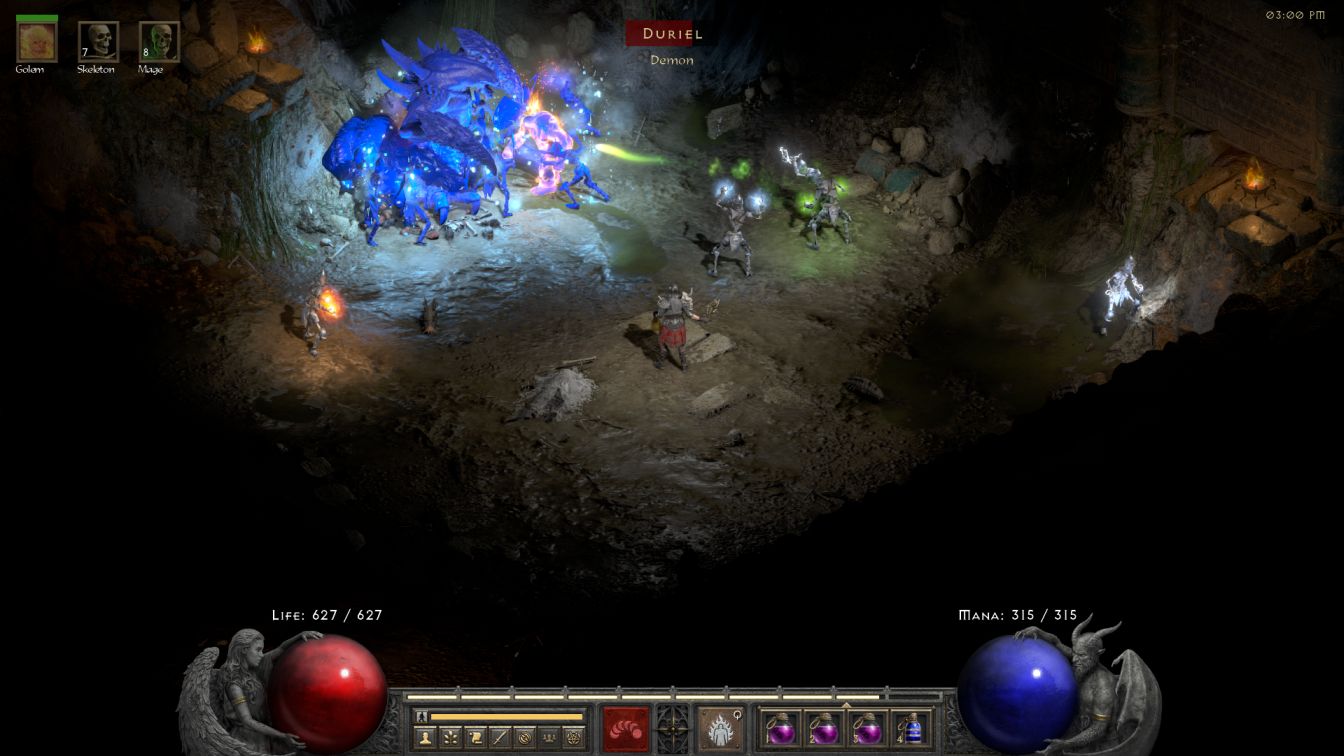Image resolution: width=1344 pixels, height=756 pixels.
Task: Click the sword icon in mini panel
Action: pyautogui.click(x=500, y=737)
